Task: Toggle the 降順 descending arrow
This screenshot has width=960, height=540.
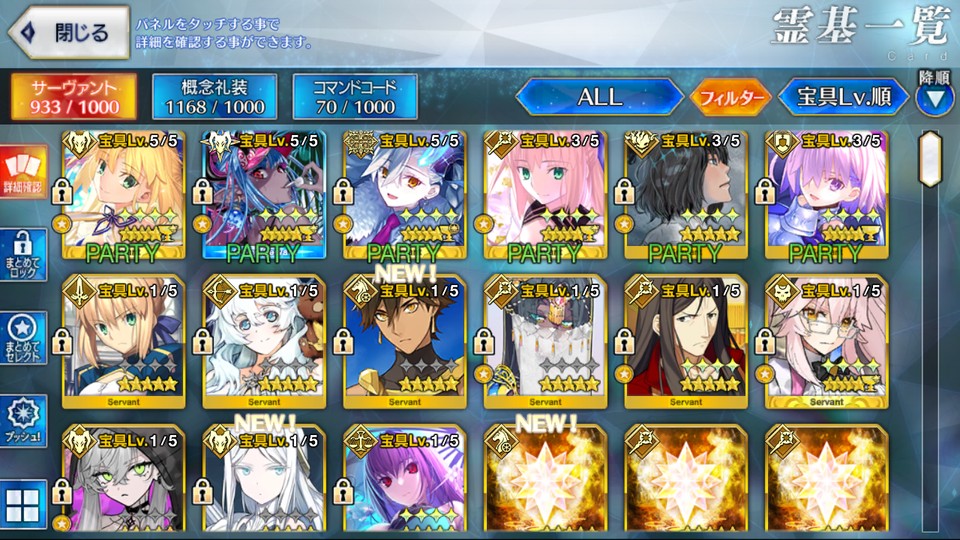Action: pos(935,98)
